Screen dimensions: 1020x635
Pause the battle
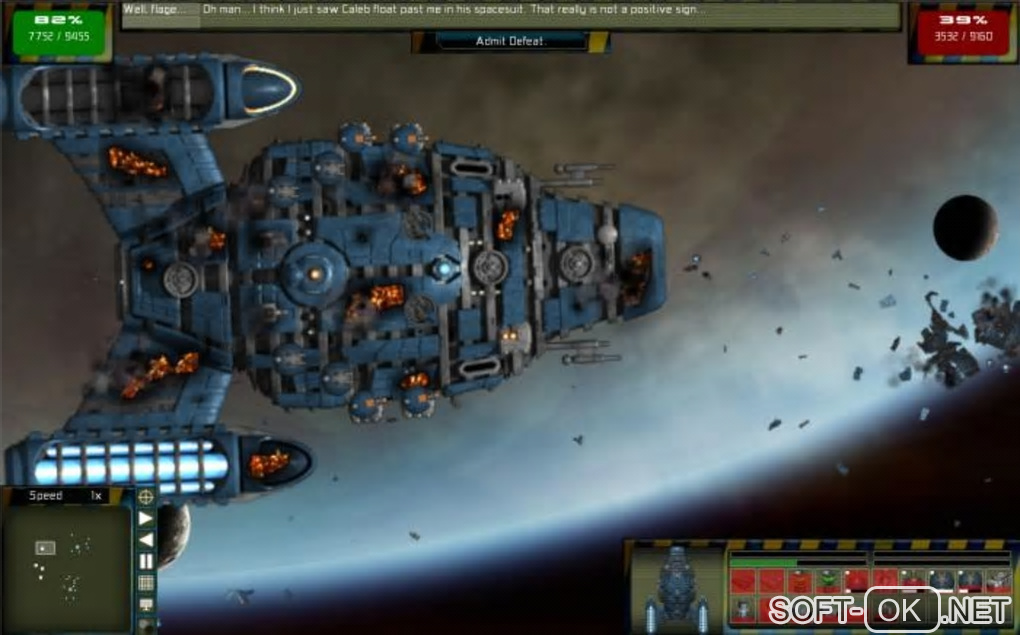click(x=146, y=561)
